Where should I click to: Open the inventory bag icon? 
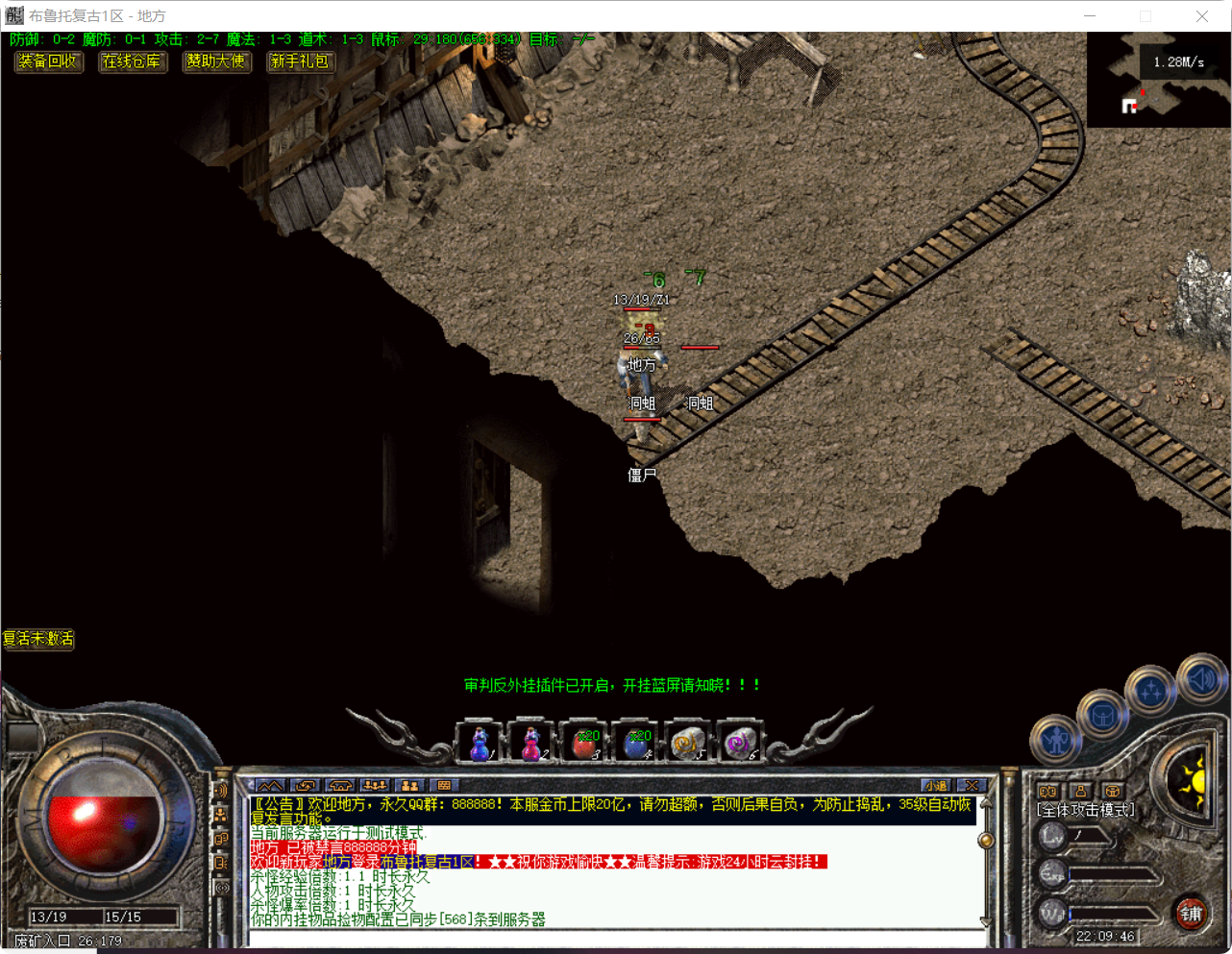1103,714
